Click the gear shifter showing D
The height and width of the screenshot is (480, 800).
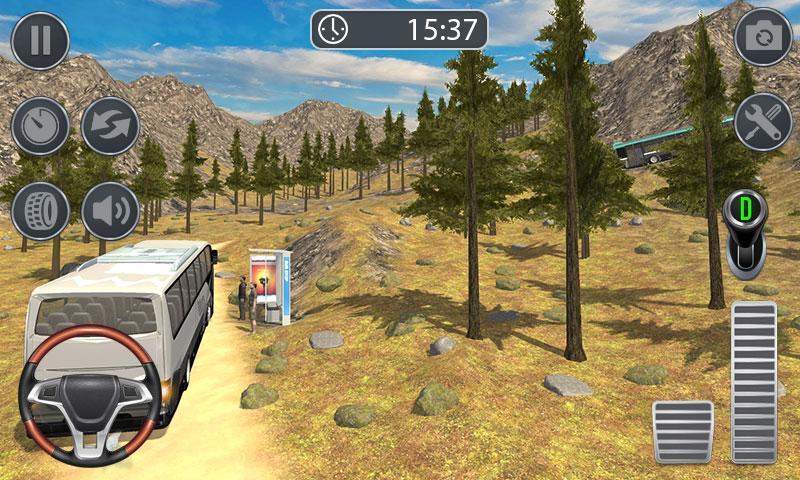pos(745,233)
